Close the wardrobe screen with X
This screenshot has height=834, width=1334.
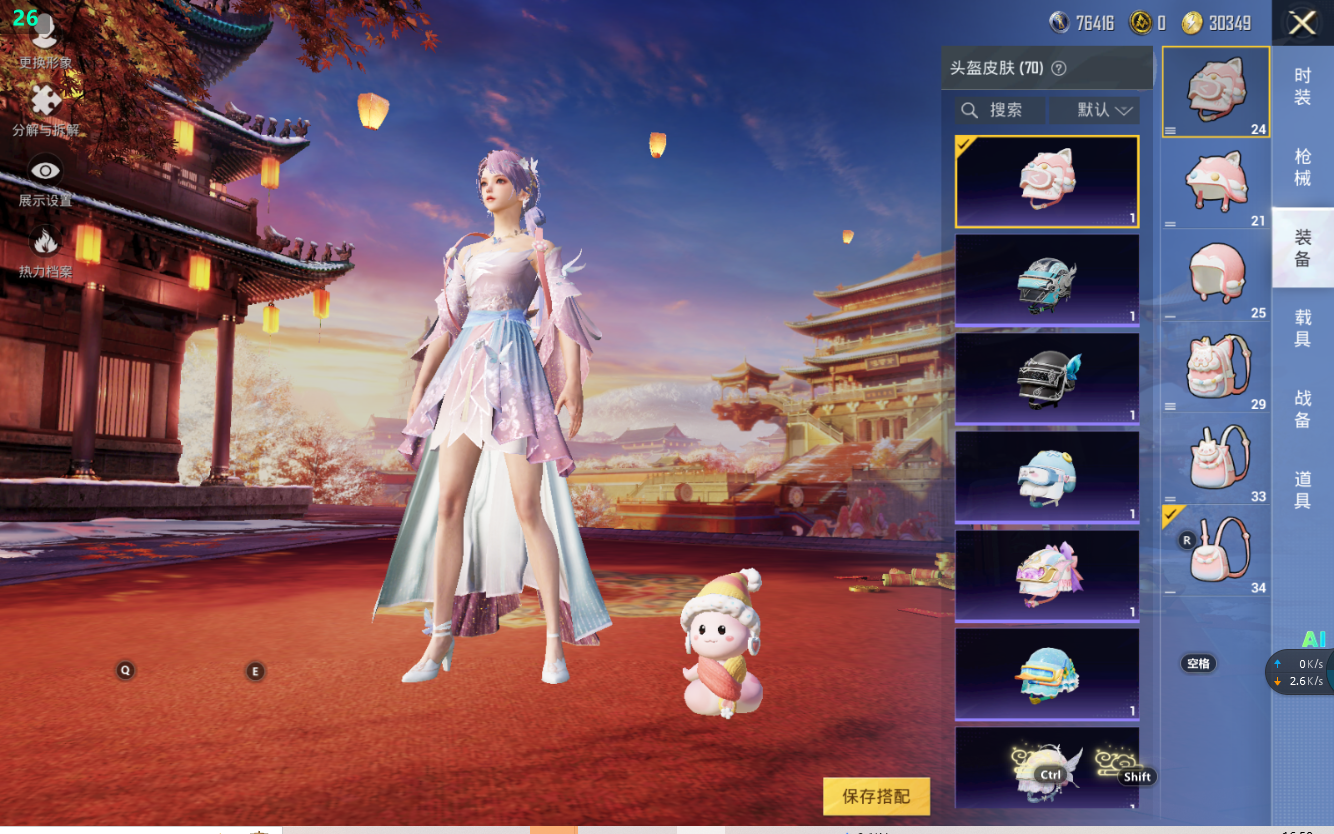1302,23
